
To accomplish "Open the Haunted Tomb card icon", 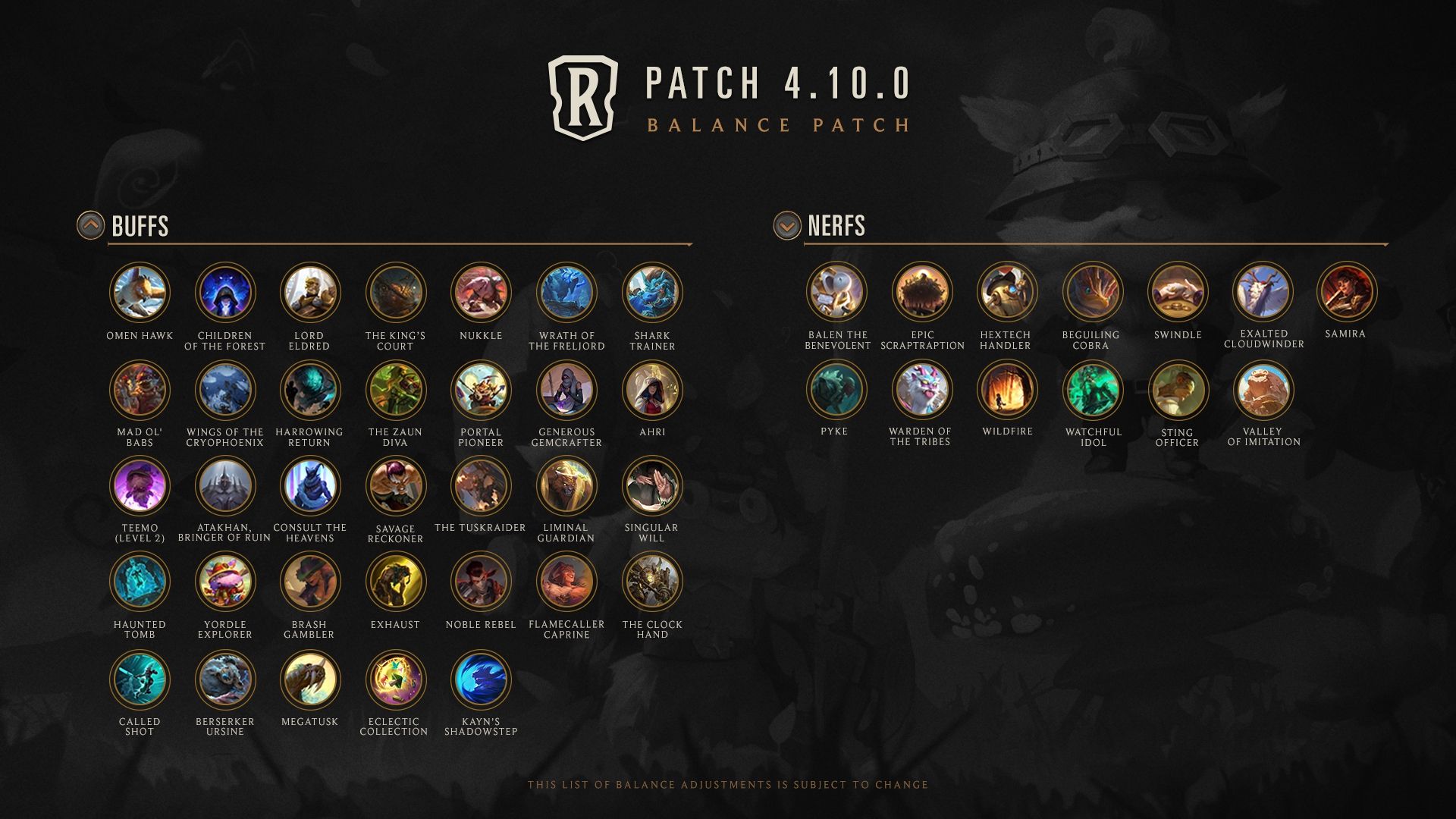I will tap(140, 582).
